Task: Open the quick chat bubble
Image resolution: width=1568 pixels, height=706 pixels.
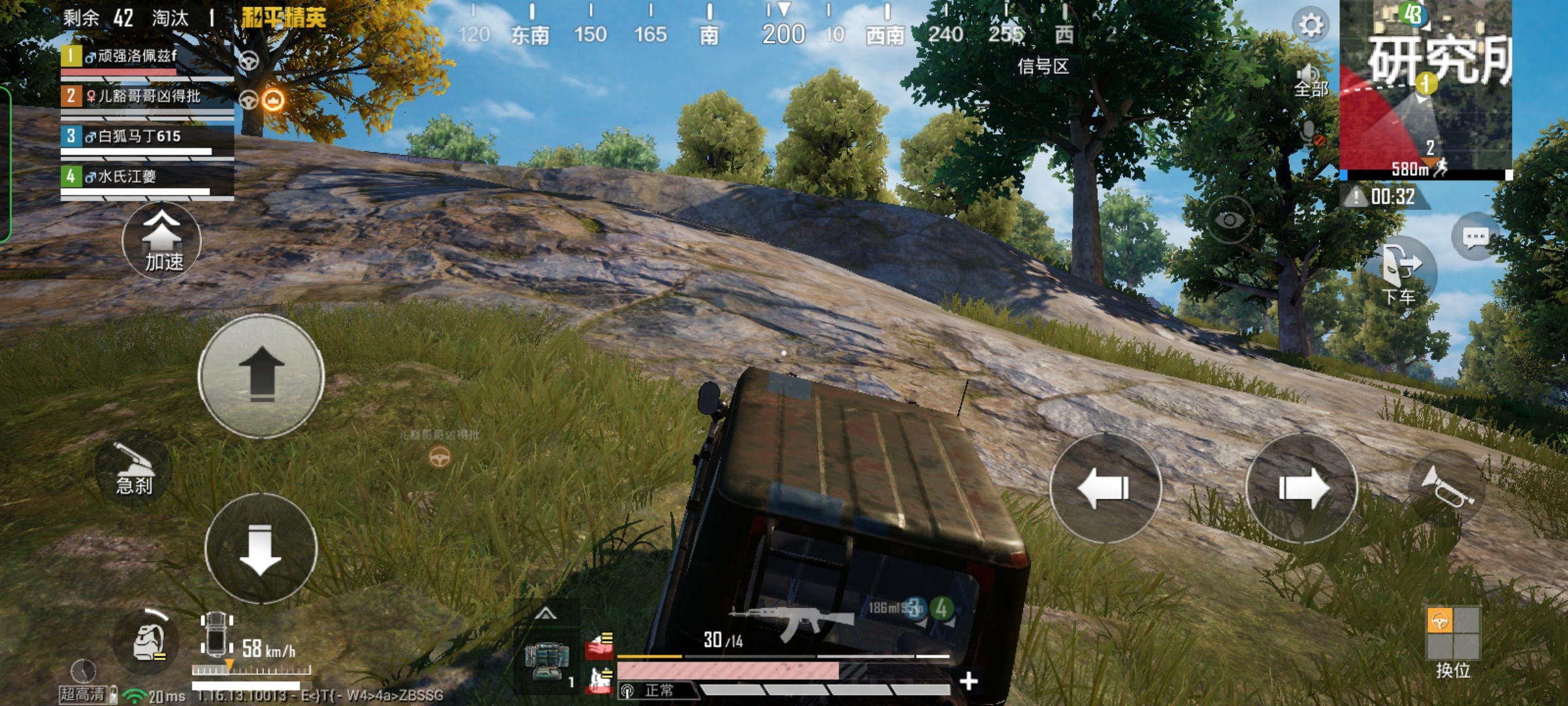Action: (1475, 237)
